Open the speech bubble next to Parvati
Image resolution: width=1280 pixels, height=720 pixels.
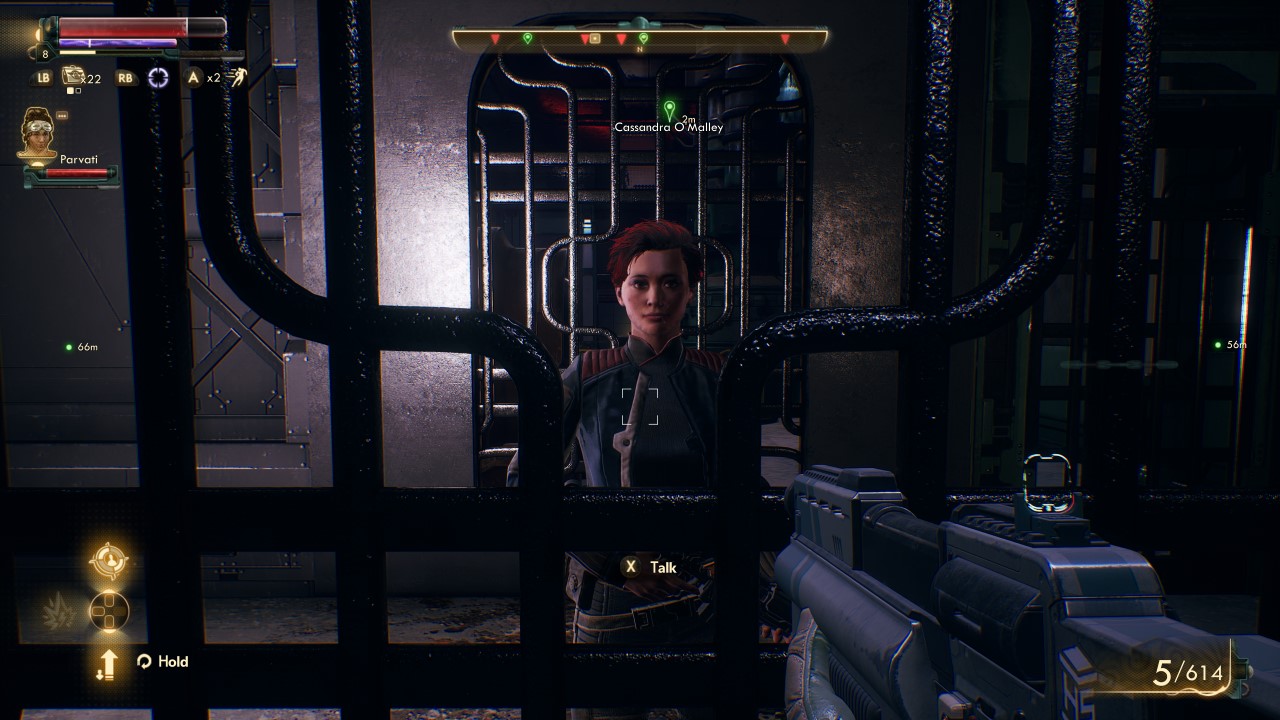tap(62, 115)
